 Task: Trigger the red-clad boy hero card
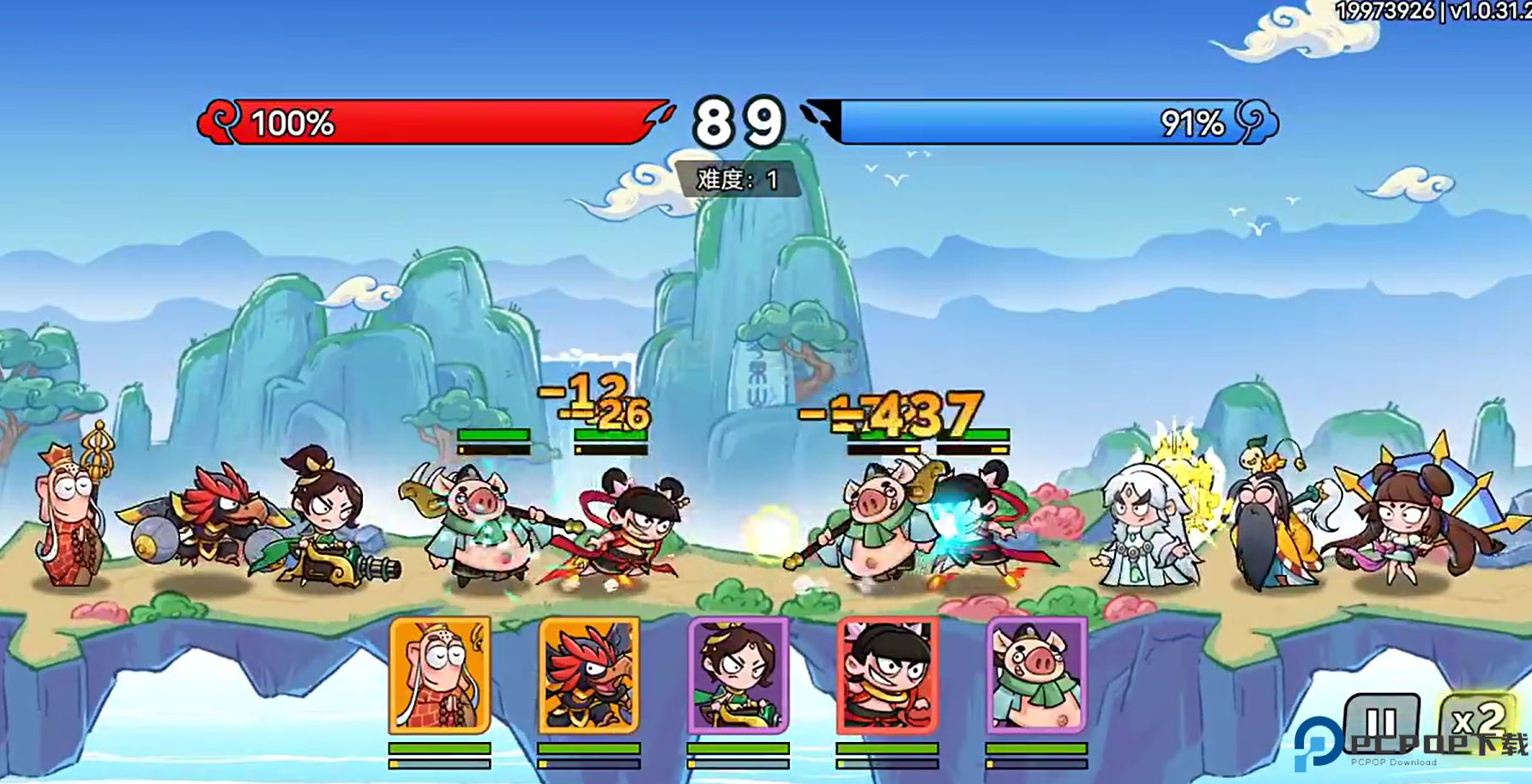point(887,675)
